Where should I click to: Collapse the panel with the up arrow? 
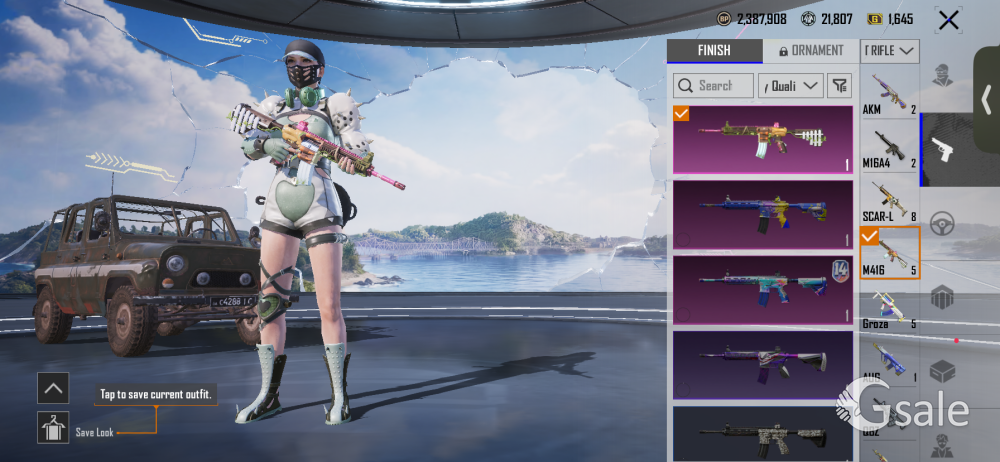(53, 387)
